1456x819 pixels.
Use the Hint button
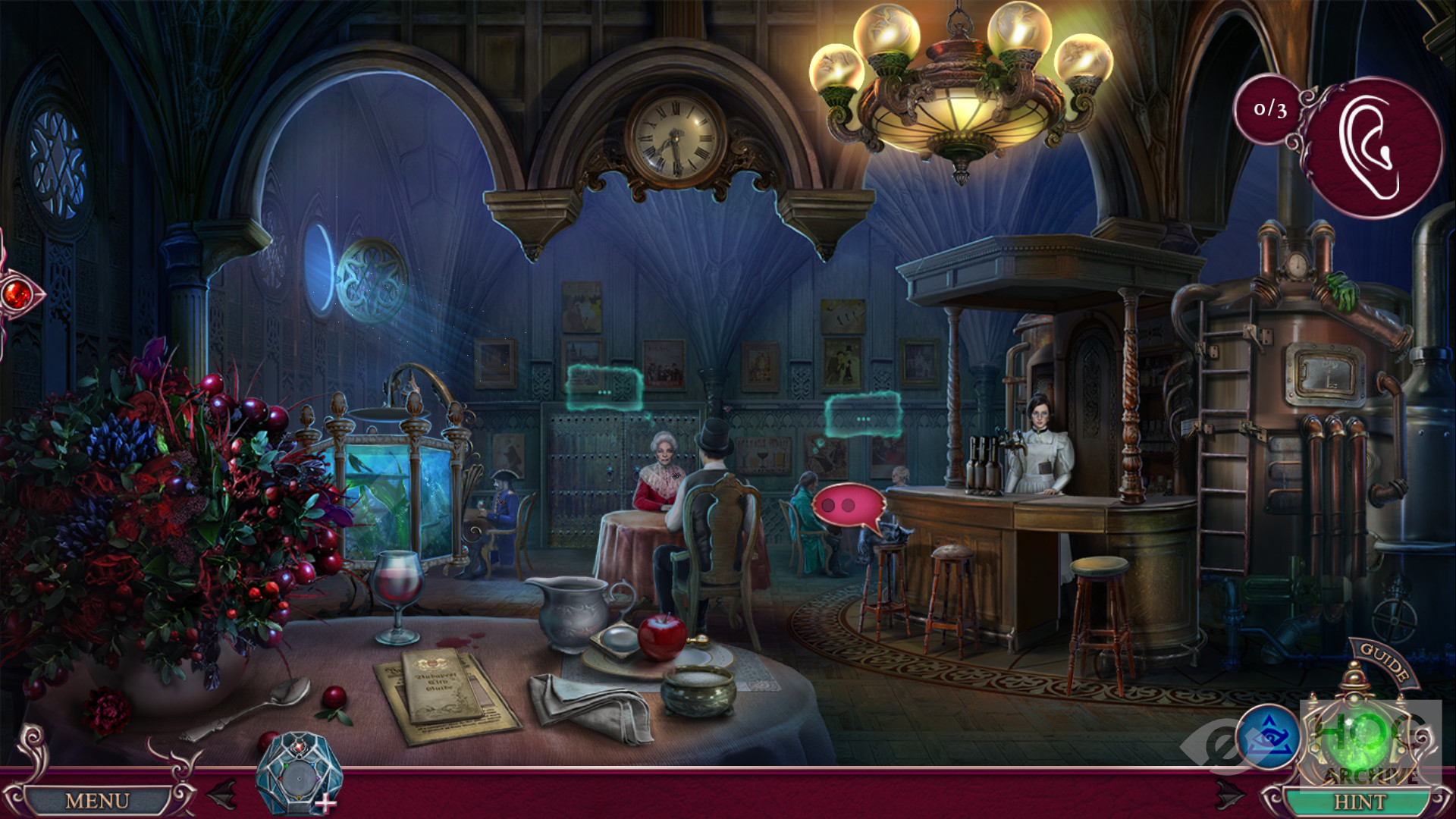click(1359, 802)
